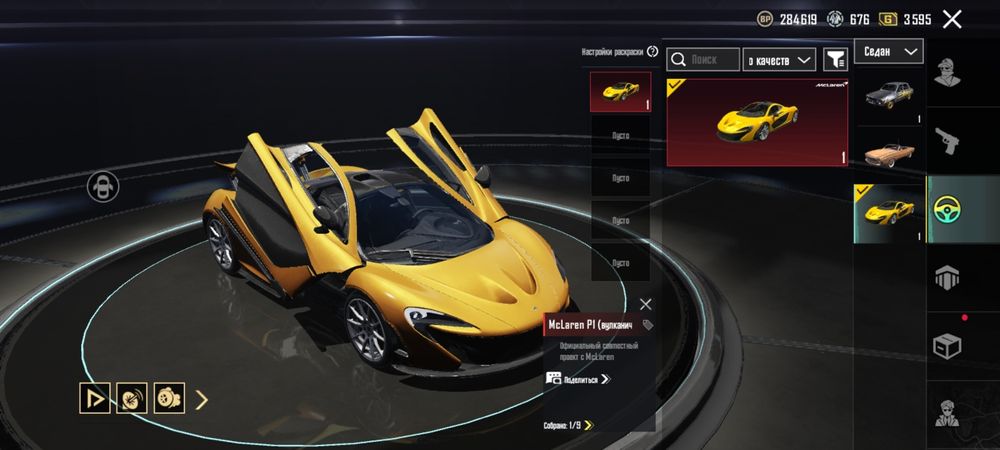Select the large McLaren P1 skin card

pyautogui.click(x=757, y=122)
